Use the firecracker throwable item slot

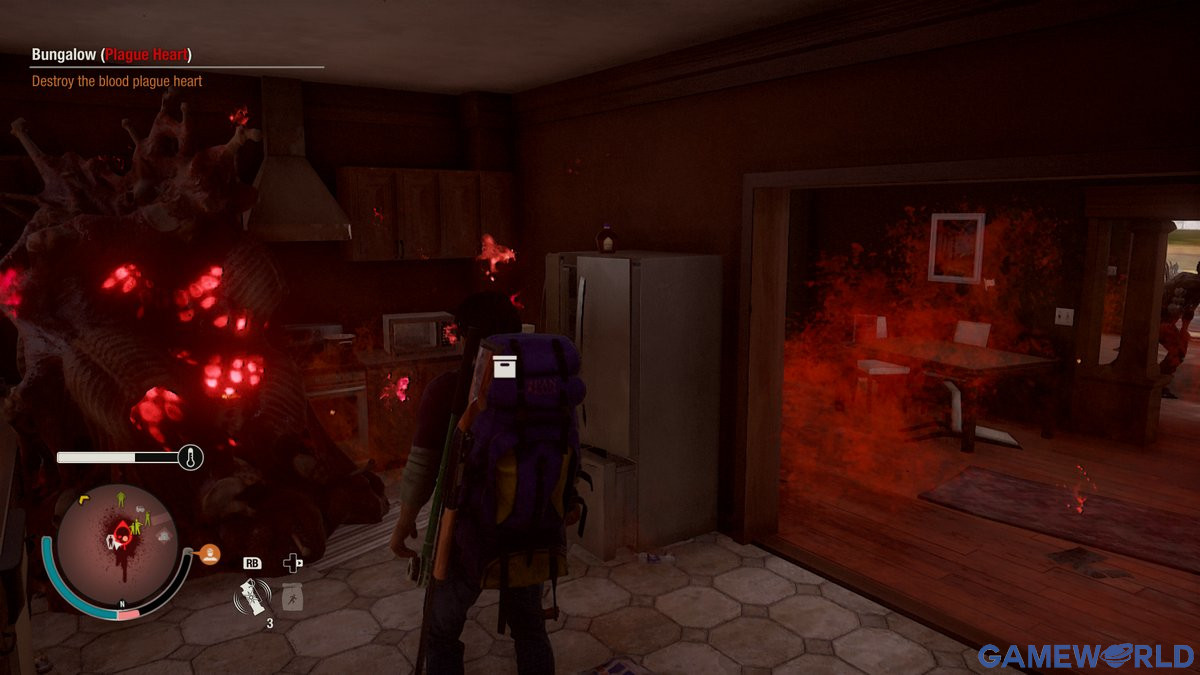pos(251,599)
